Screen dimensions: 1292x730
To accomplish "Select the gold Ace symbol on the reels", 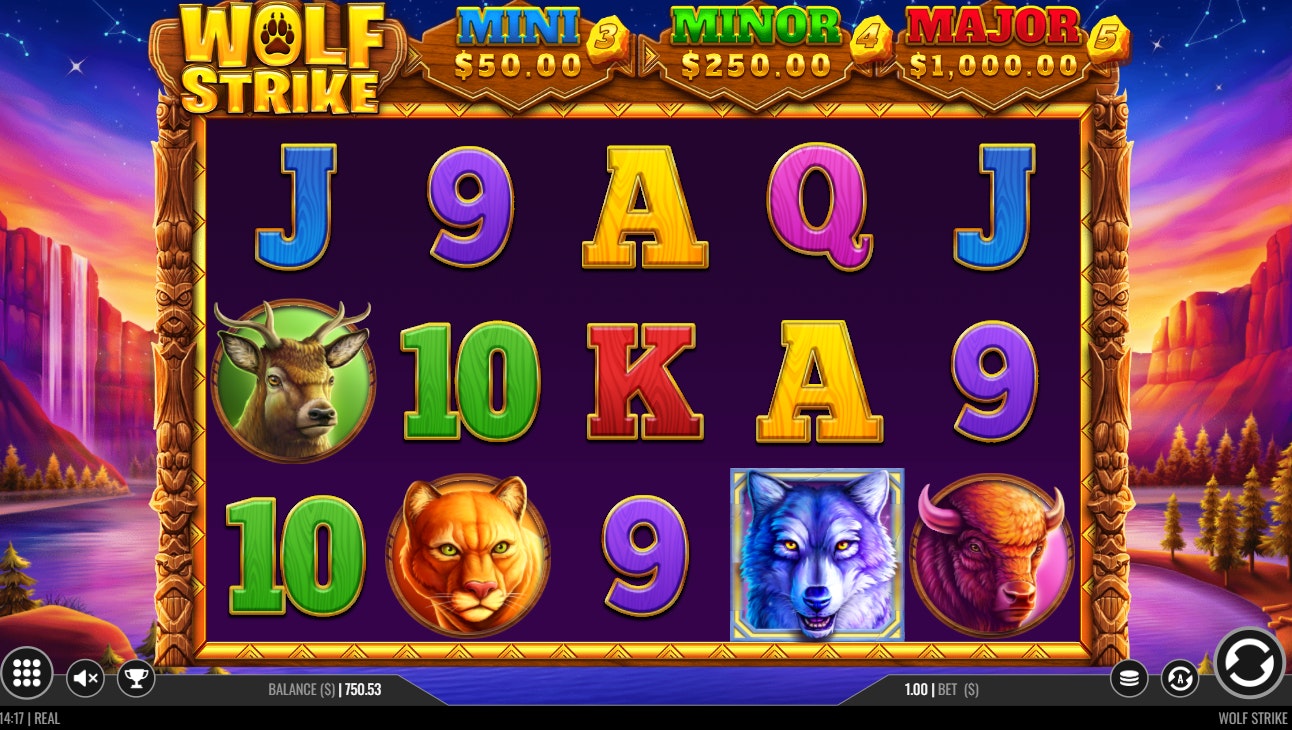I will point(643,205).
